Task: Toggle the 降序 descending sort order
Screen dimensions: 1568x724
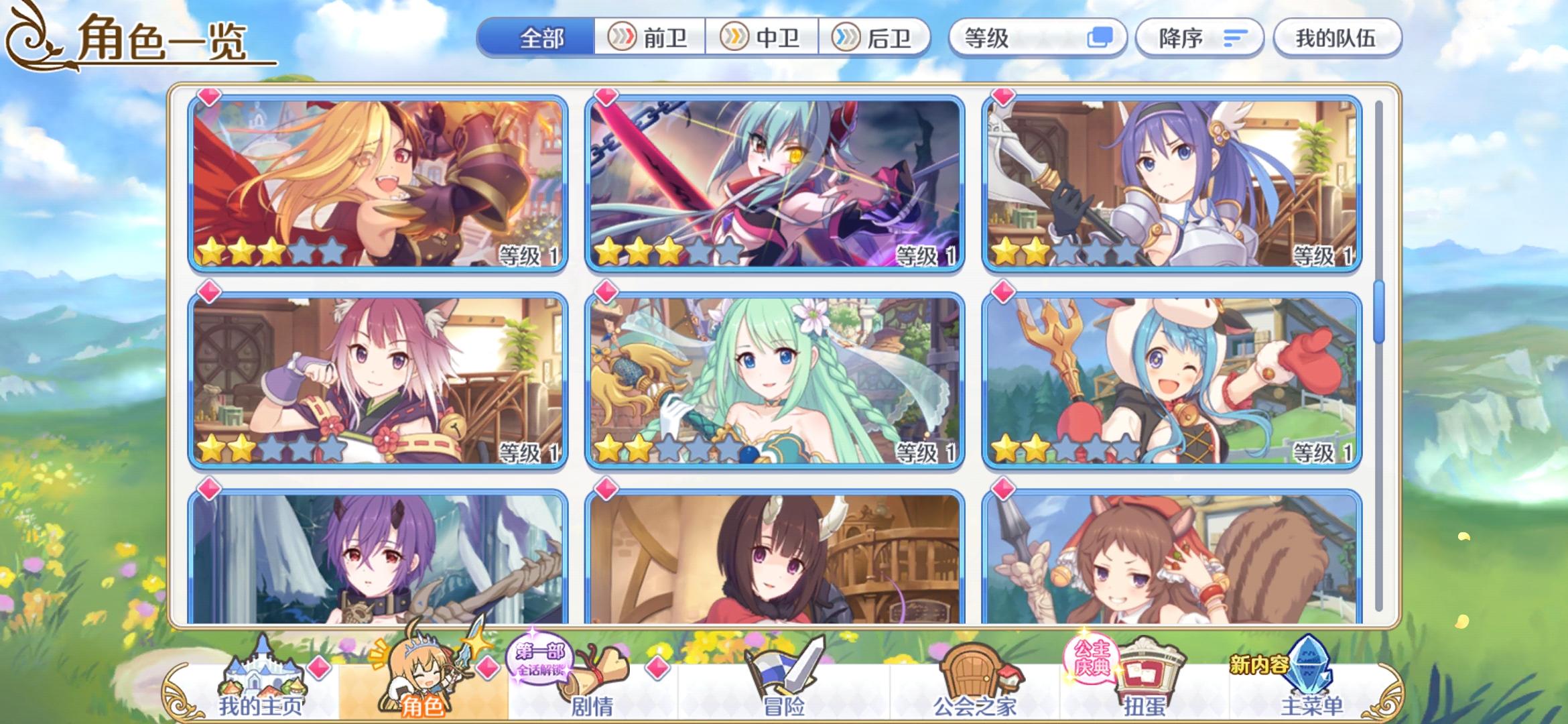Action: point(1199,38)
